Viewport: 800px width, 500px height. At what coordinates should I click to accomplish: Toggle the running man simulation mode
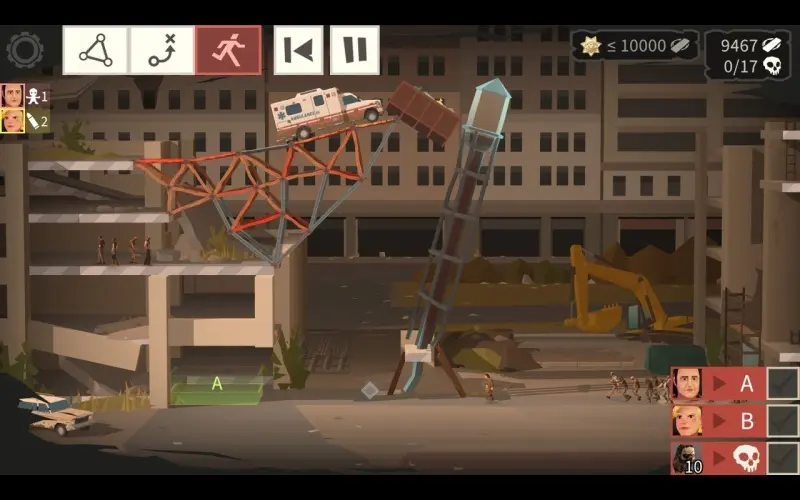228,50
